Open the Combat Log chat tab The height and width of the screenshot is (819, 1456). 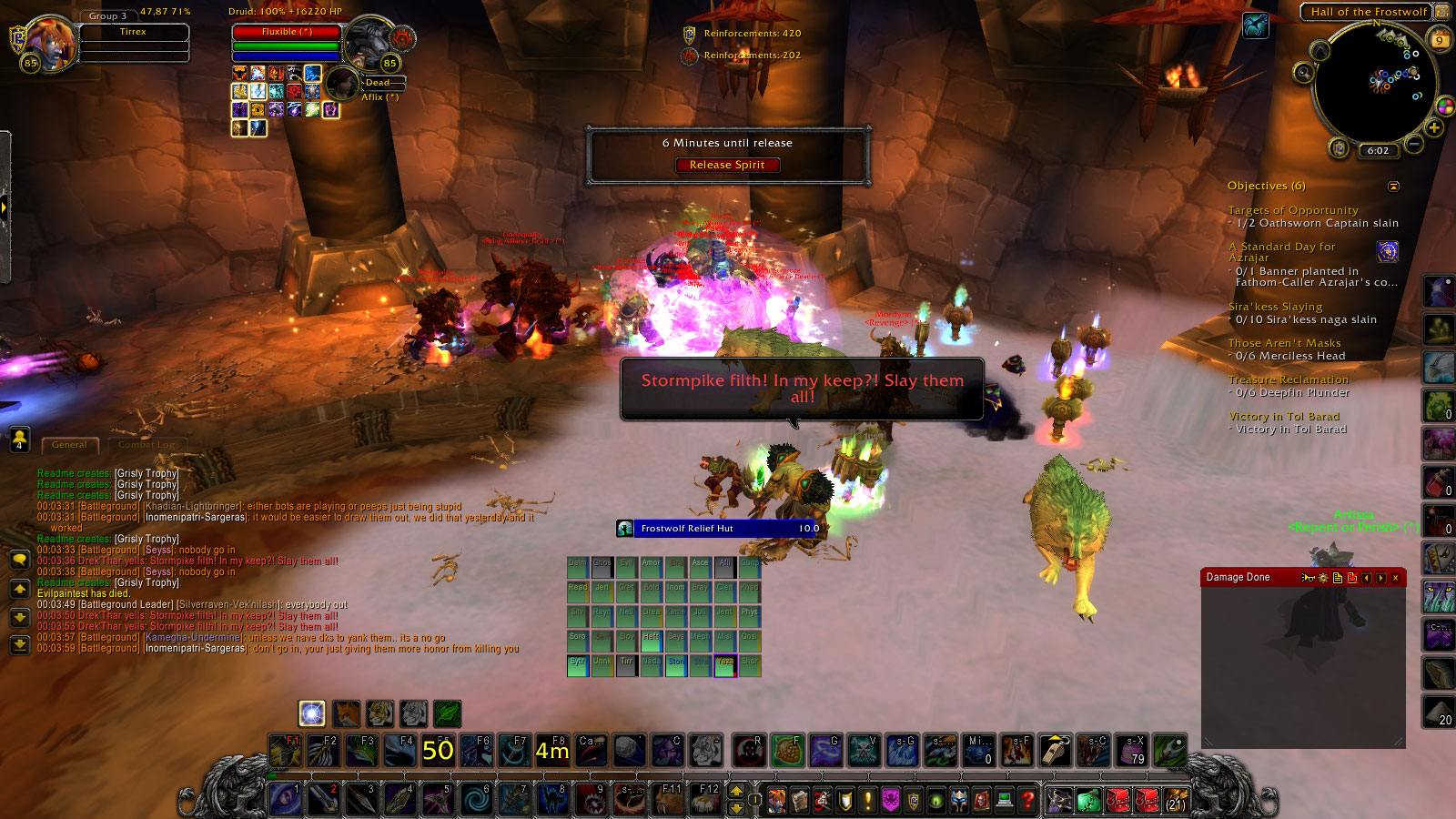[x=146, y=445]
